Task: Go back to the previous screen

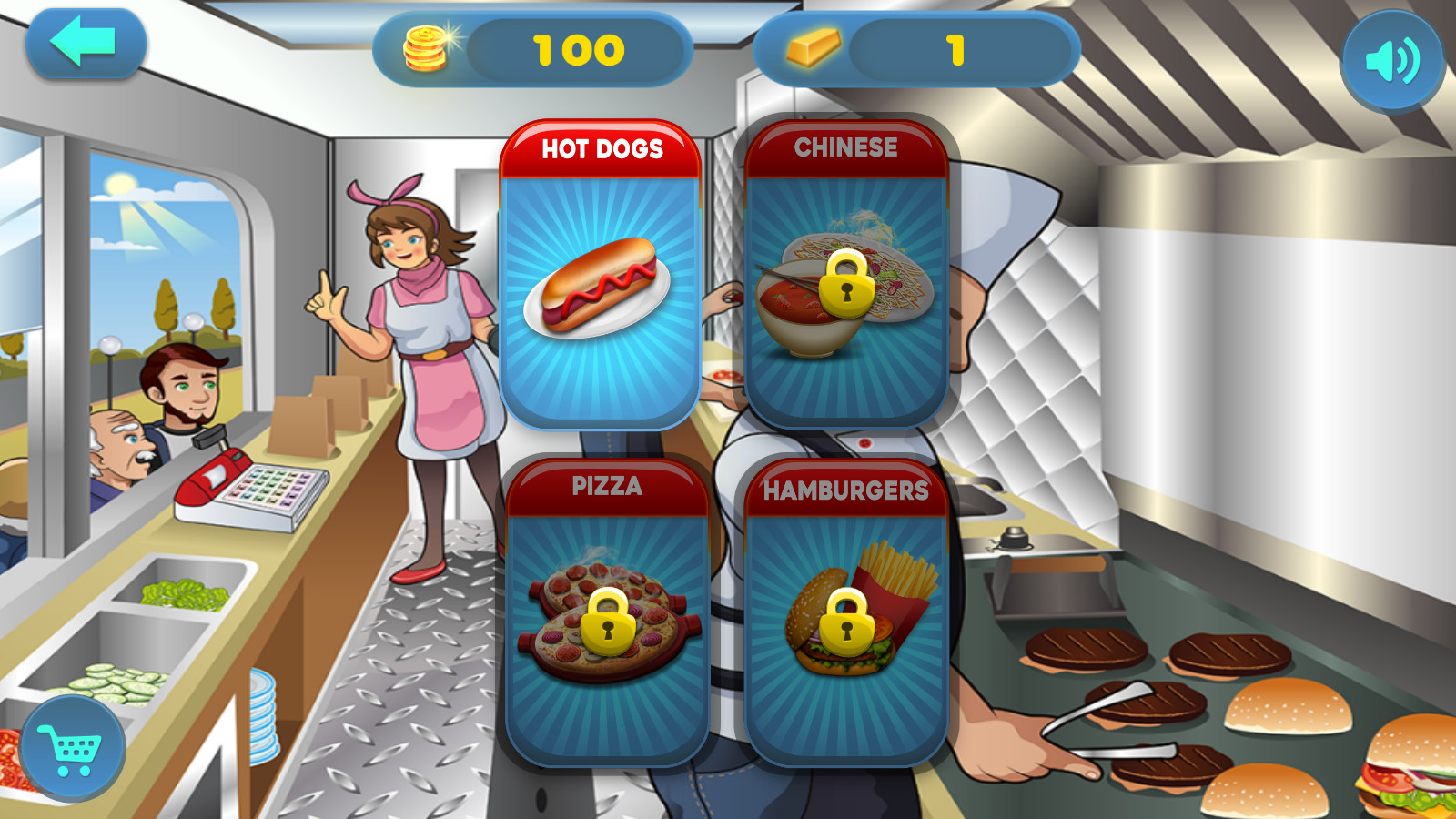Action: click(86, 44)
